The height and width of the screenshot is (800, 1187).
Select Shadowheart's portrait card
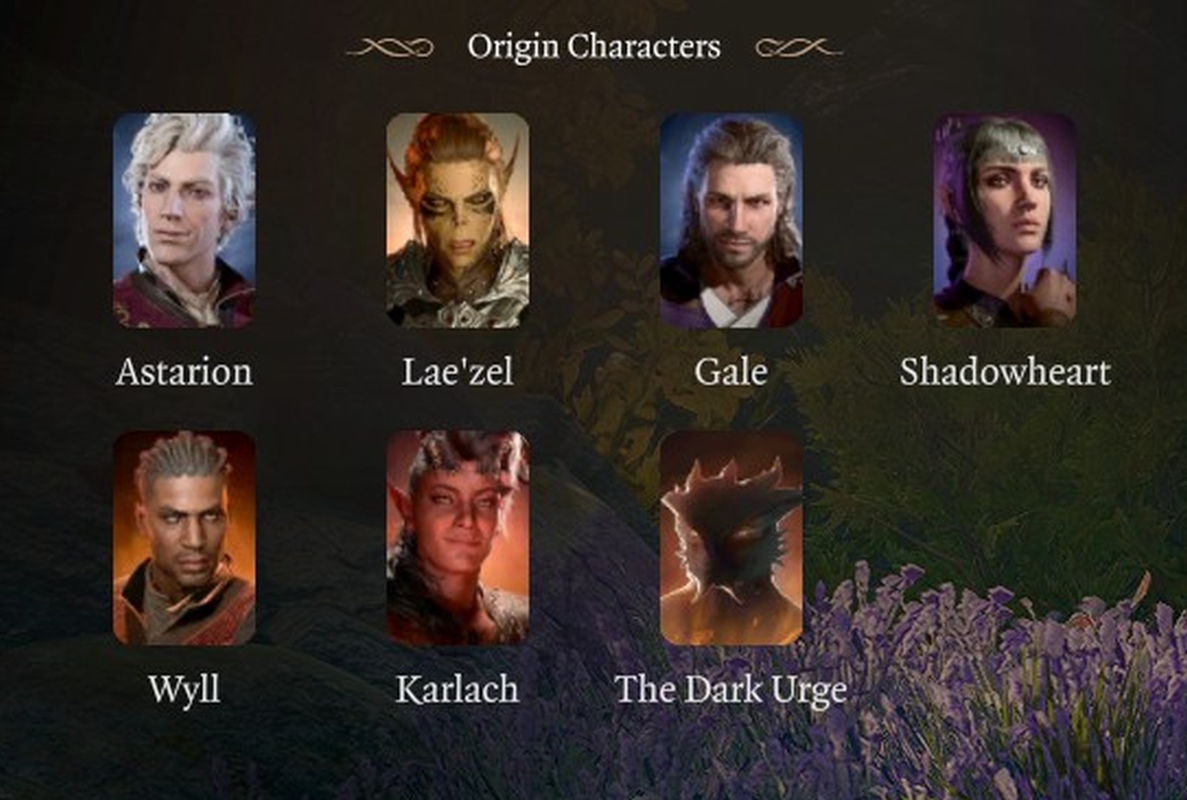click(1005, 220)
